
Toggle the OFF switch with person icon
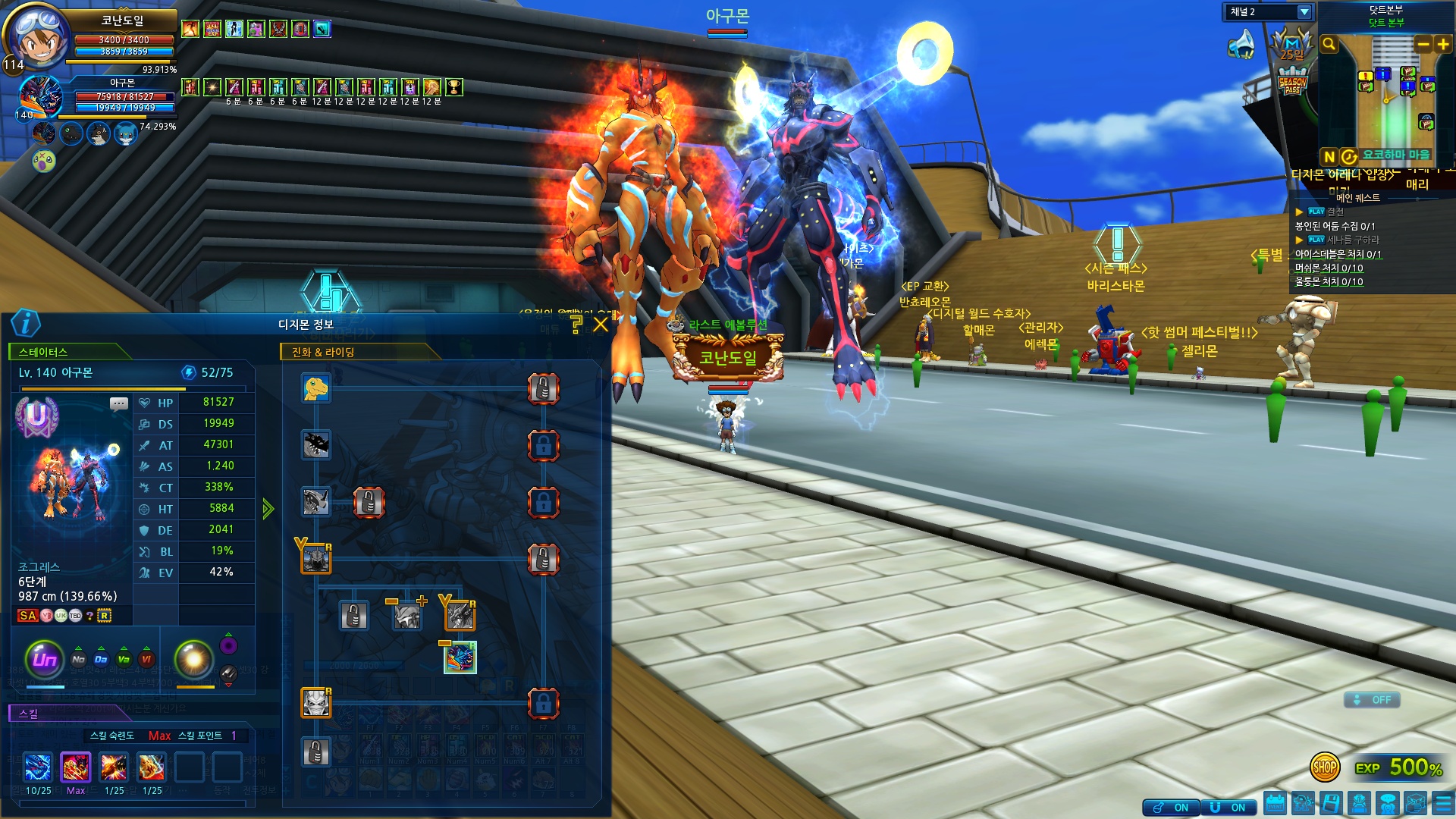click(1372, 699)
